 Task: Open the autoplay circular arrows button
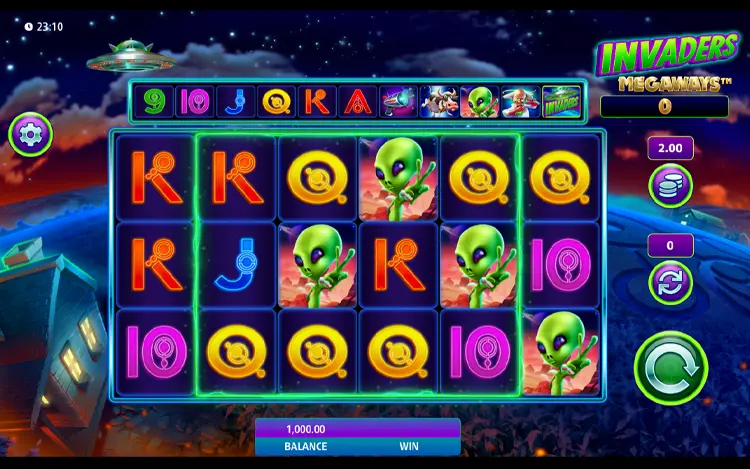coord(670,282)
